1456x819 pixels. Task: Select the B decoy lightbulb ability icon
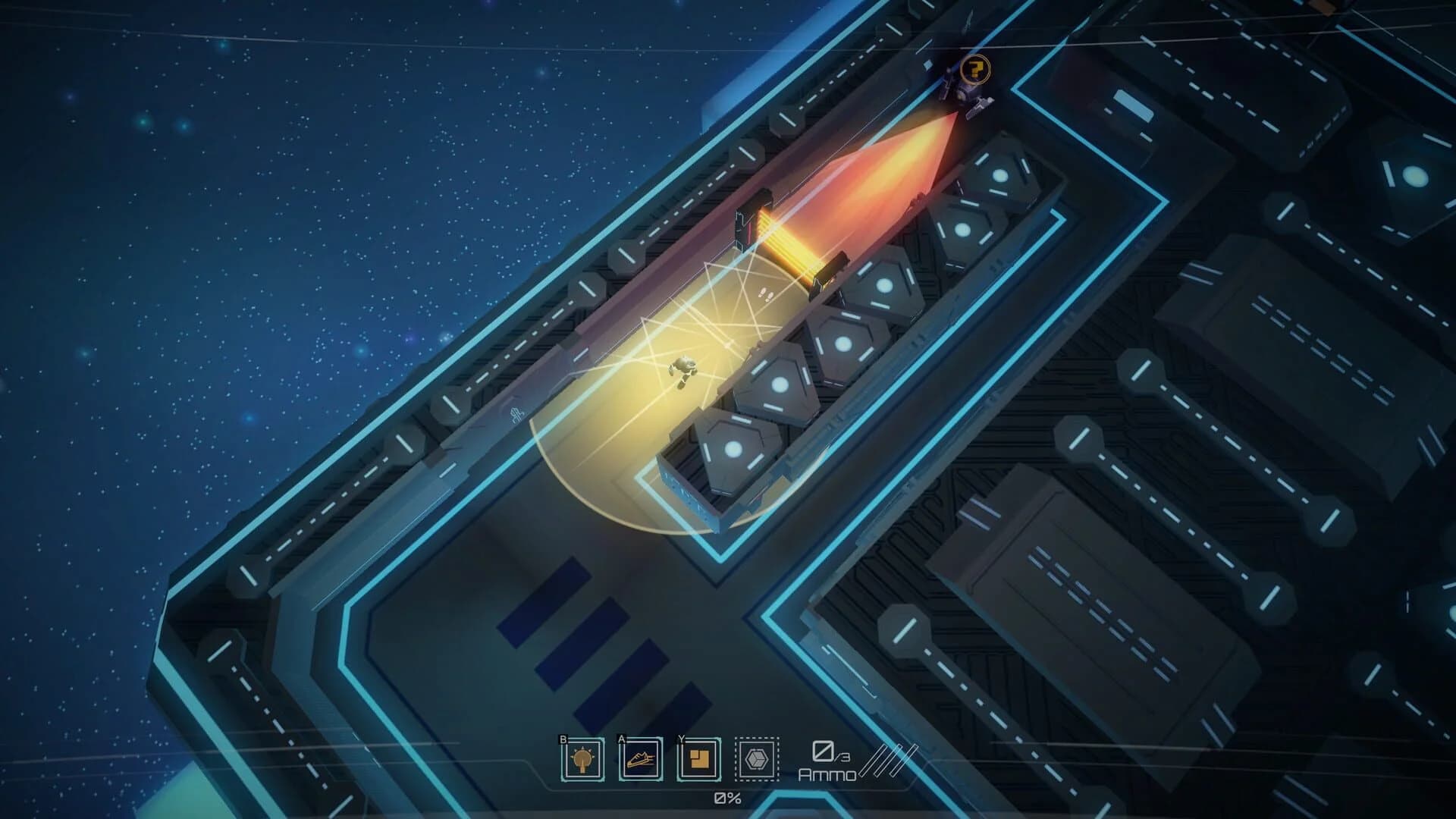click(581, 759)
